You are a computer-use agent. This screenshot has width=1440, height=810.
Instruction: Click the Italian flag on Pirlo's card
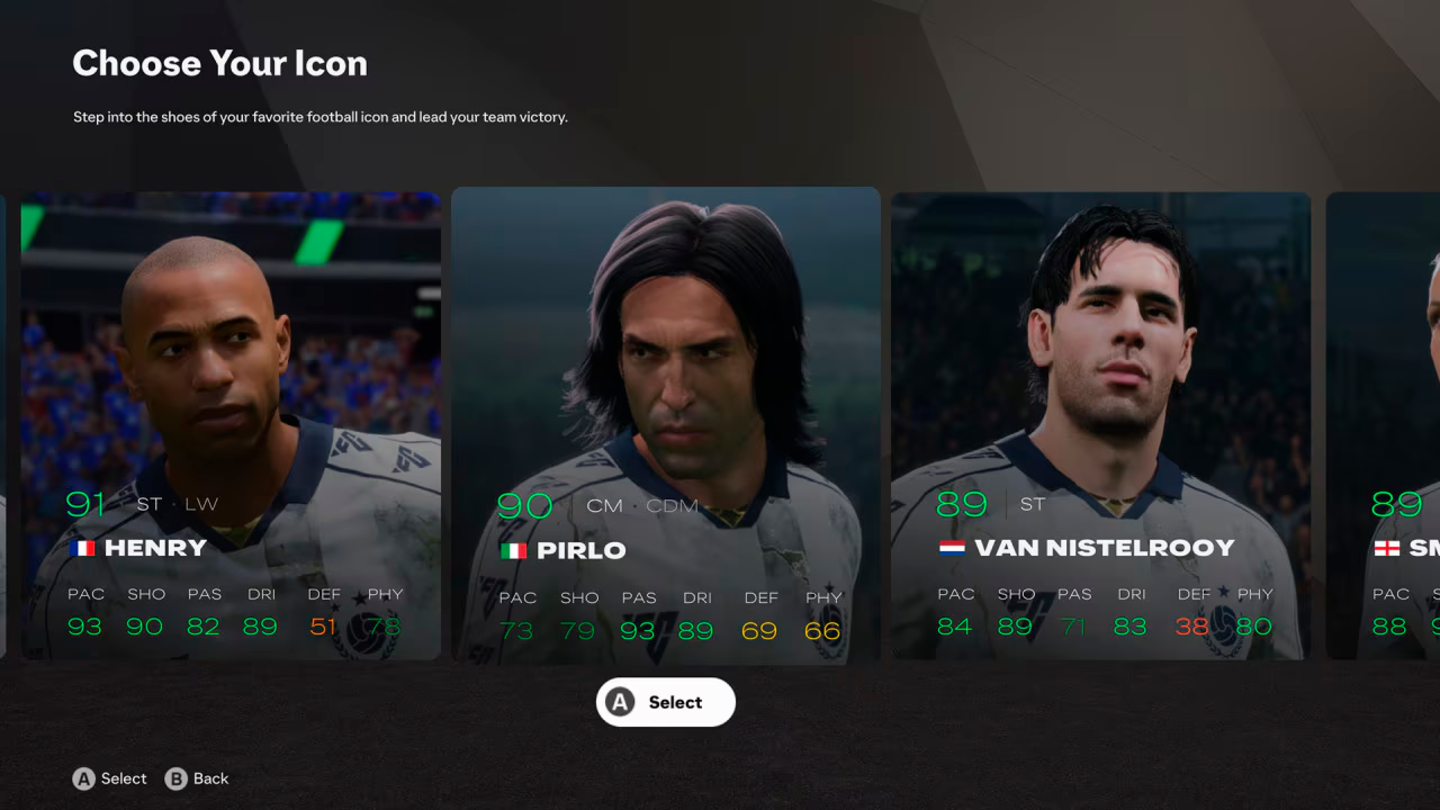tap(514, 549)
